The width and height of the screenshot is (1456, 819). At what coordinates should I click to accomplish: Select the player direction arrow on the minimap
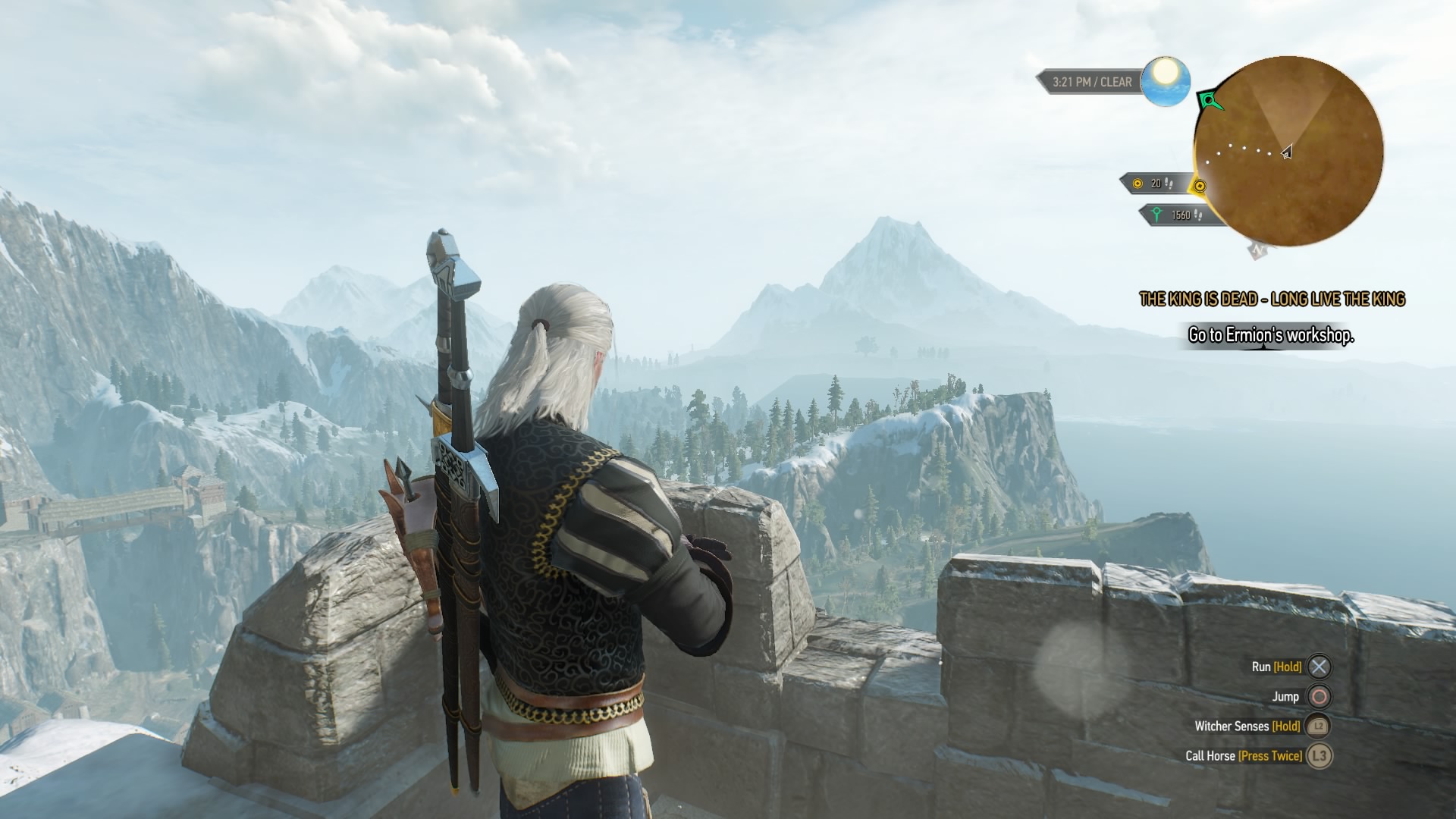[1286, 152]
